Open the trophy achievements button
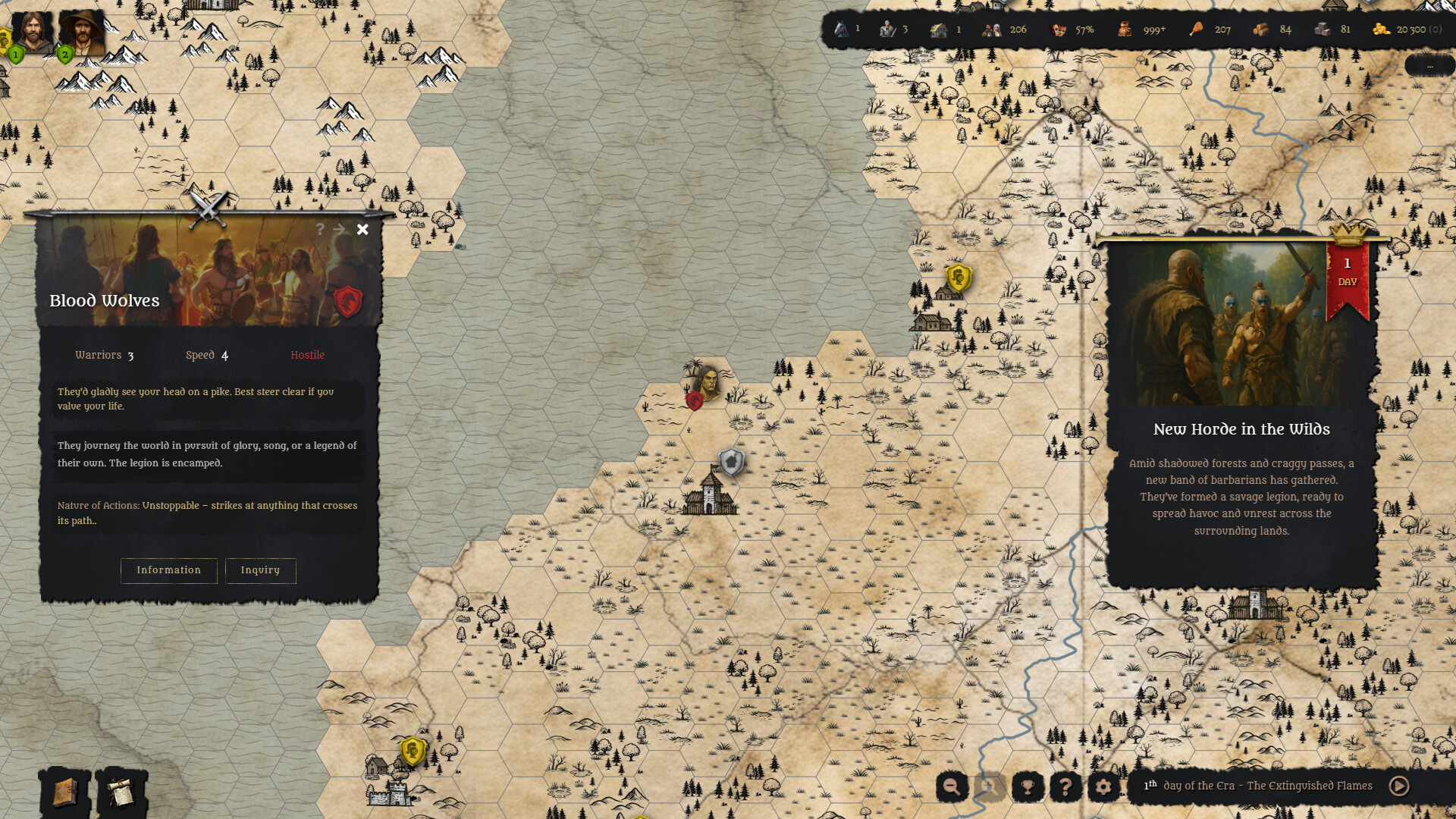 pyautogui.click(x=1028, y=786)
